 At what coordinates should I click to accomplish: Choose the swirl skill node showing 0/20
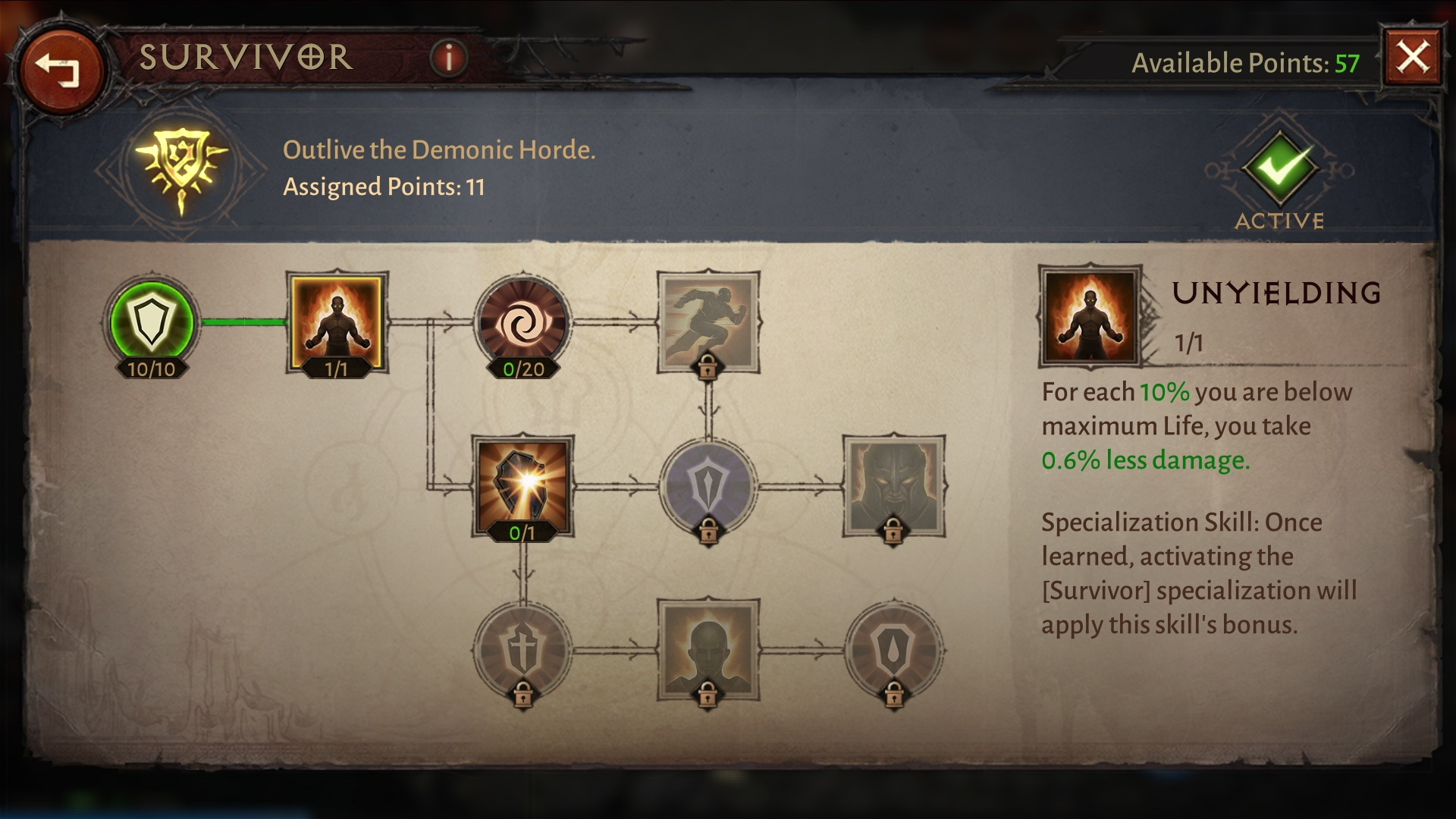pyautogui.click(x=522, y=322)
